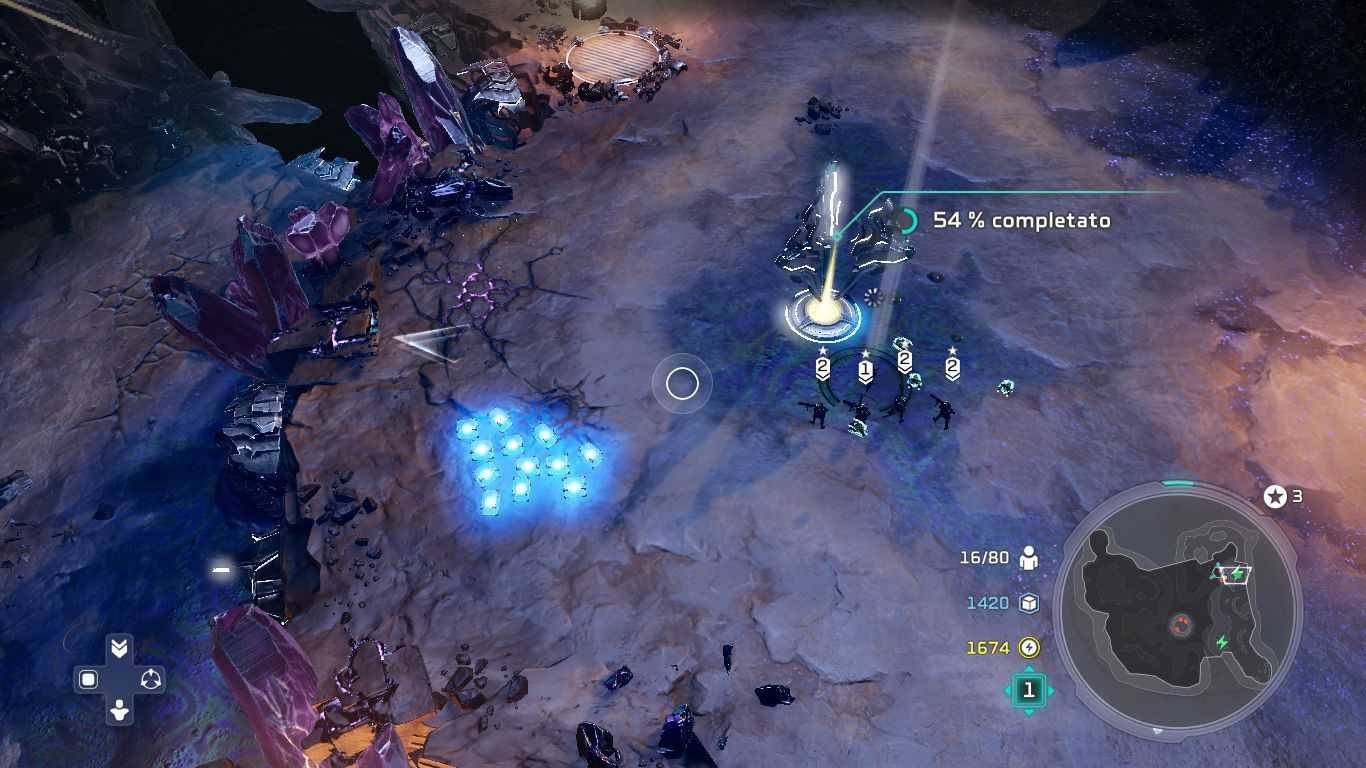
Task: Jump to the red marker on the minimap
Action: (1181, 626)
